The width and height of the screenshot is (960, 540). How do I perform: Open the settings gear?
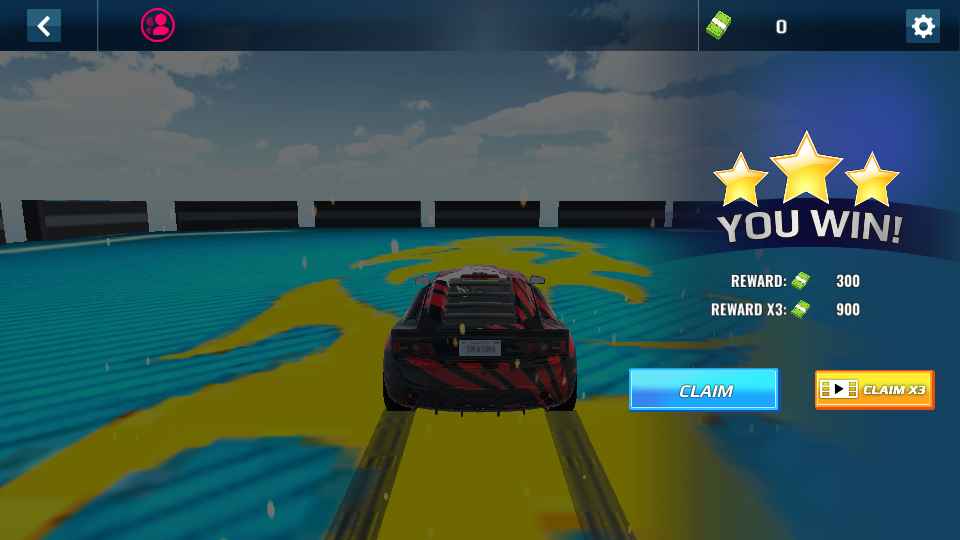point(922,26)
